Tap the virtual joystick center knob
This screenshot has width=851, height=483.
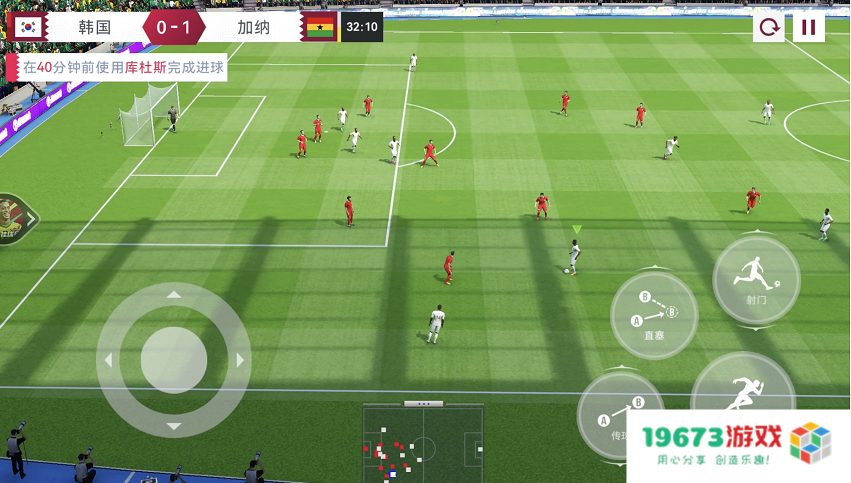[x=174, y=359]
